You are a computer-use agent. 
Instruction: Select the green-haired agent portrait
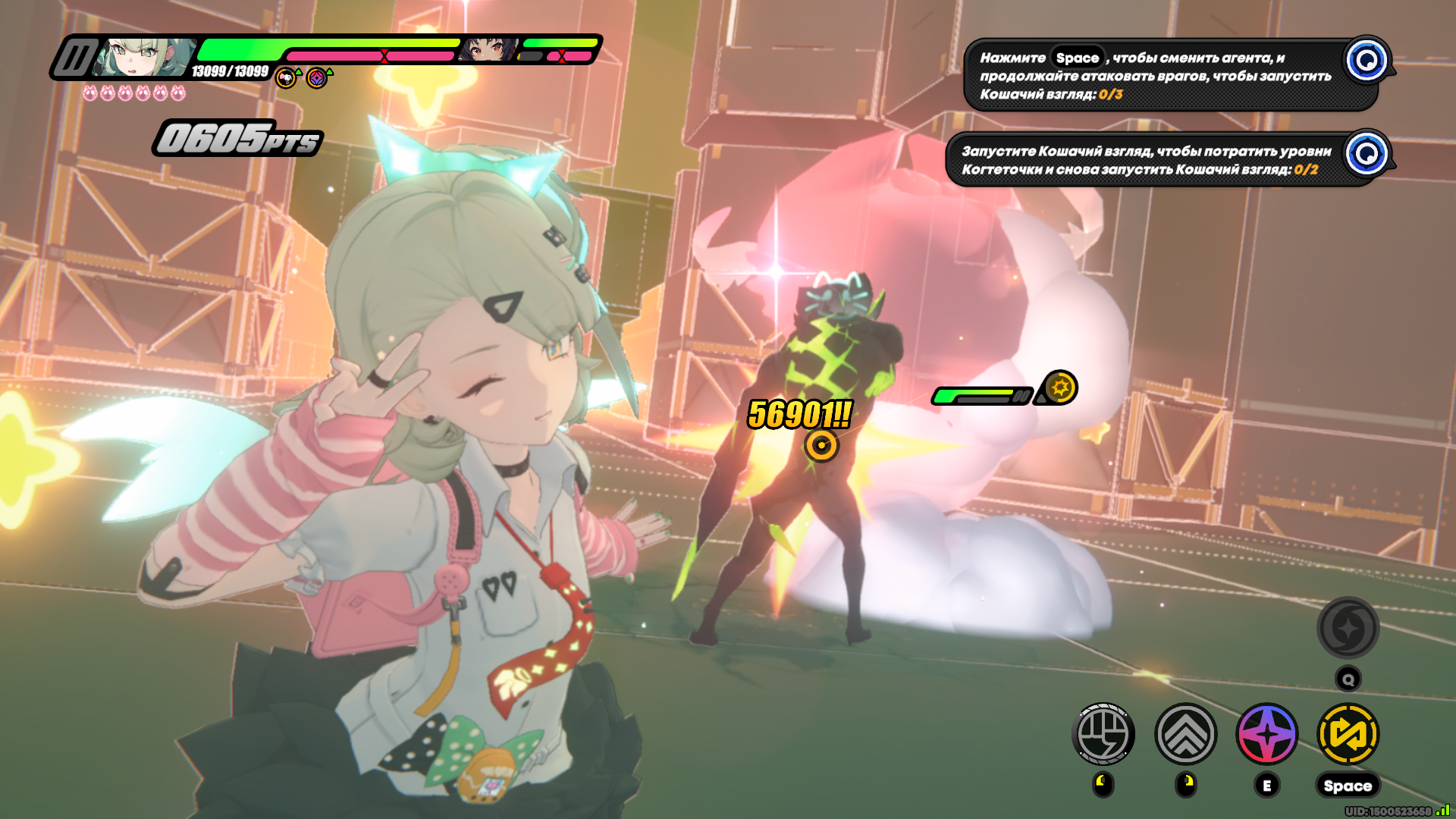[x=144, y=58]
